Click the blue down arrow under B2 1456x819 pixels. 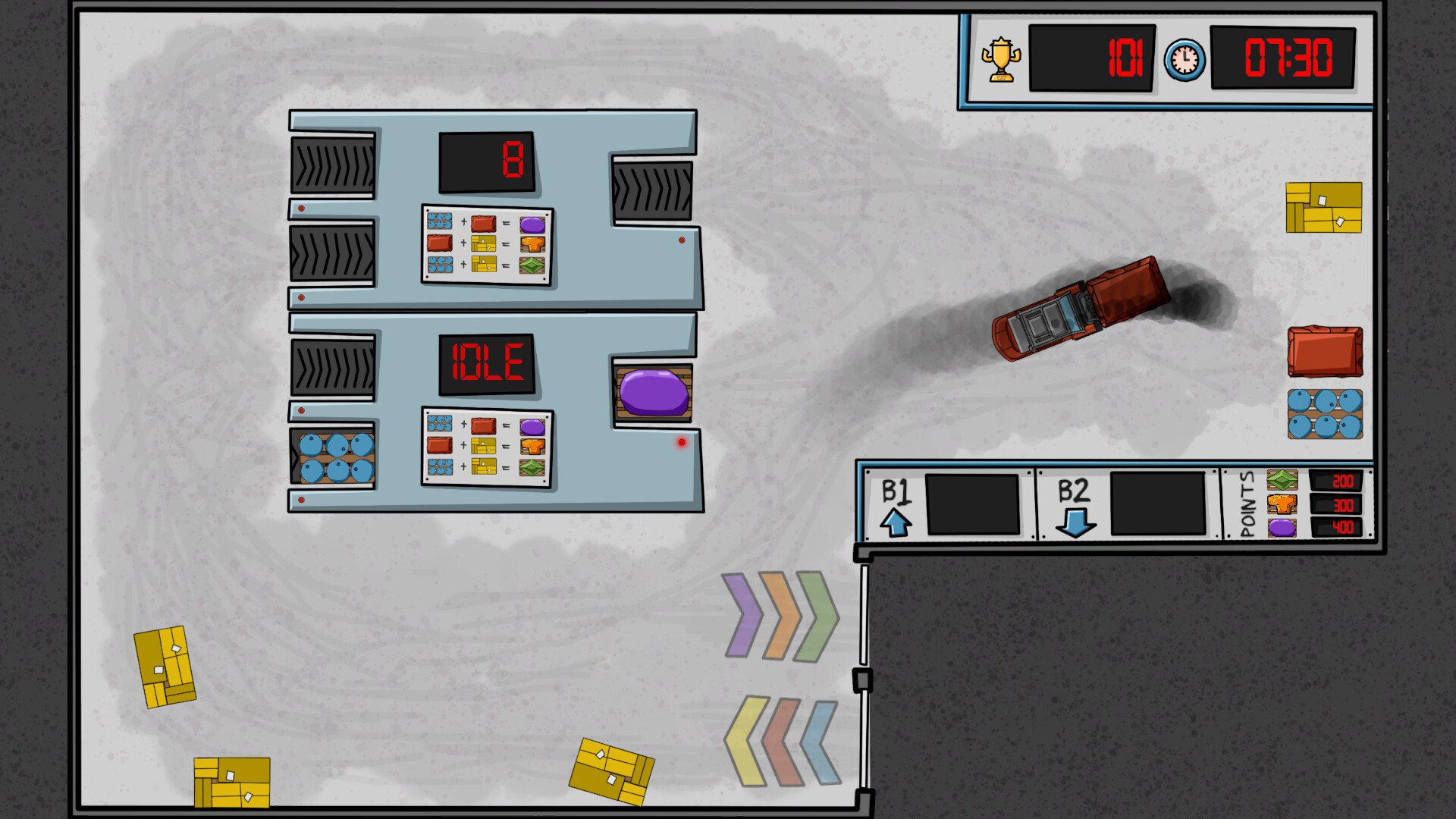[1075, 523]
